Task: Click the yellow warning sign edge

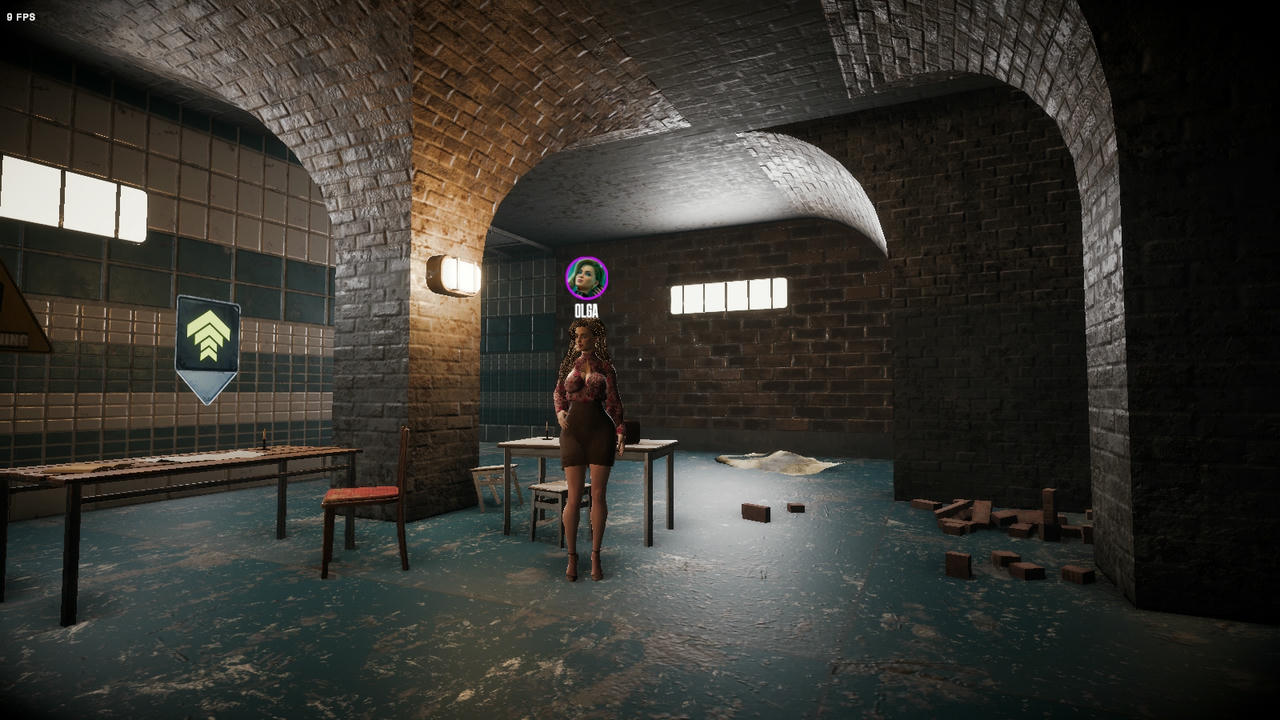Action: 30,310
